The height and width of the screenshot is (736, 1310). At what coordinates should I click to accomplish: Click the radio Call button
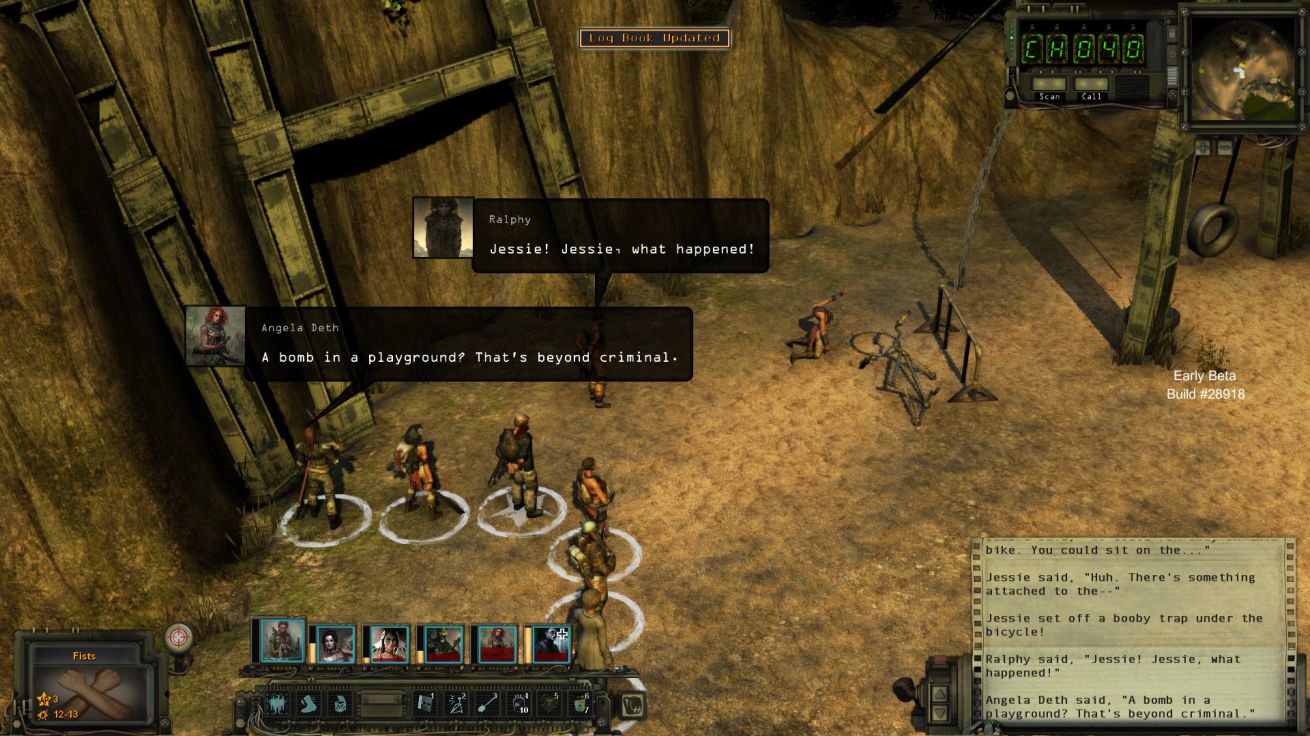pyautogui.click(x=1092, y=85)
